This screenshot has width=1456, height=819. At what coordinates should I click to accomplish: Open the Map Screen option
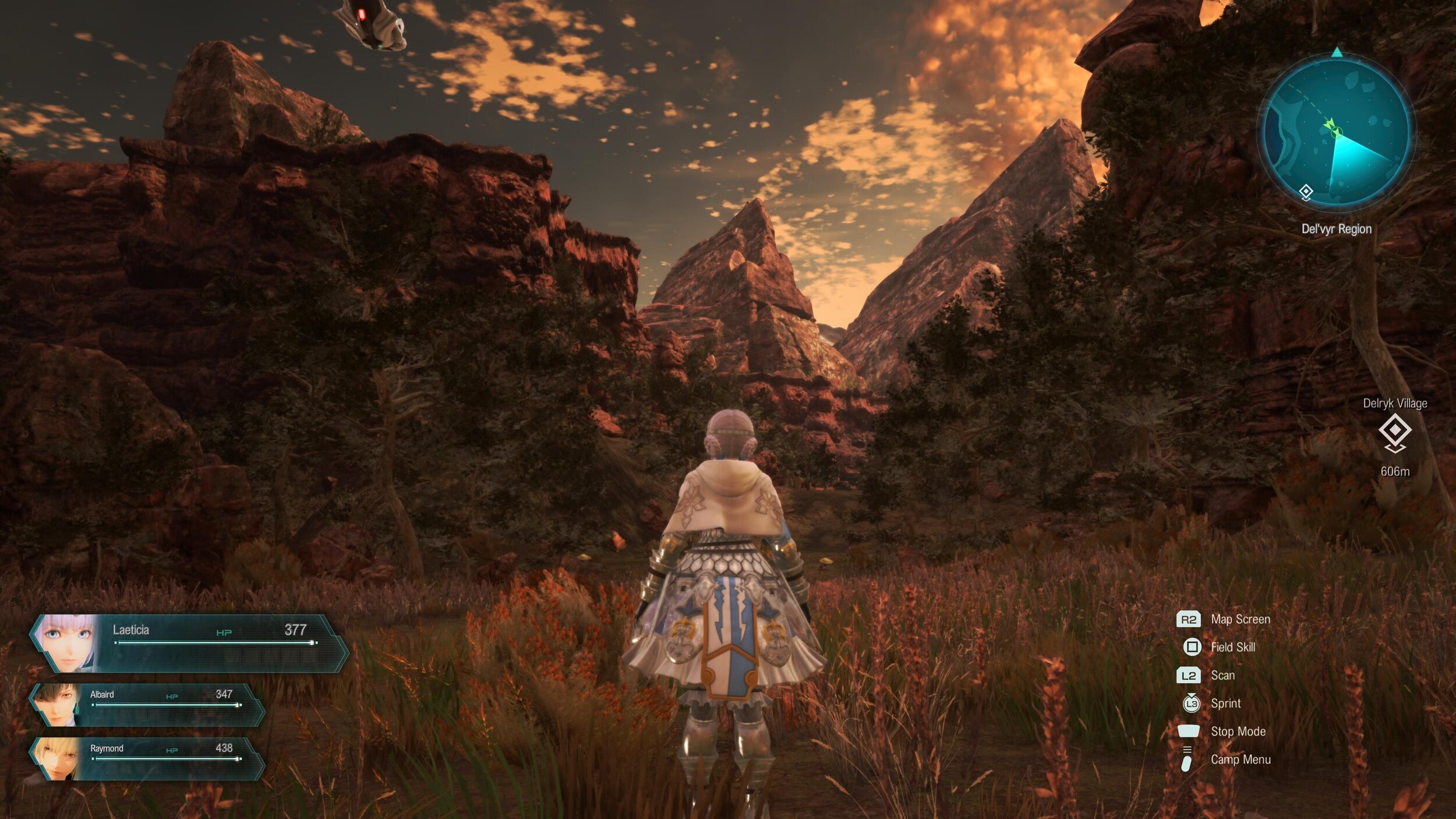point(1240,619)
